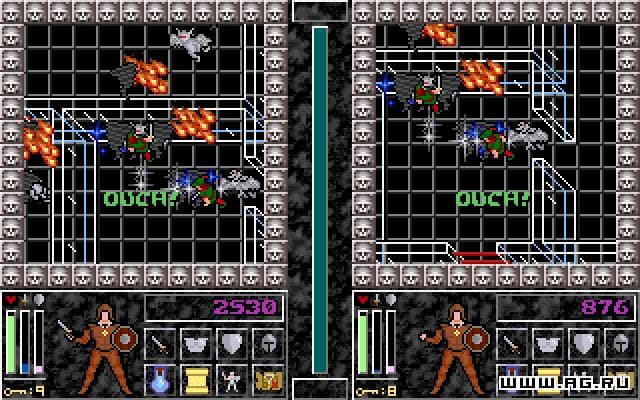Choose the chest armor slot on left panel
640x400 pixels.
pyautogui.click(x=196, y=345)
